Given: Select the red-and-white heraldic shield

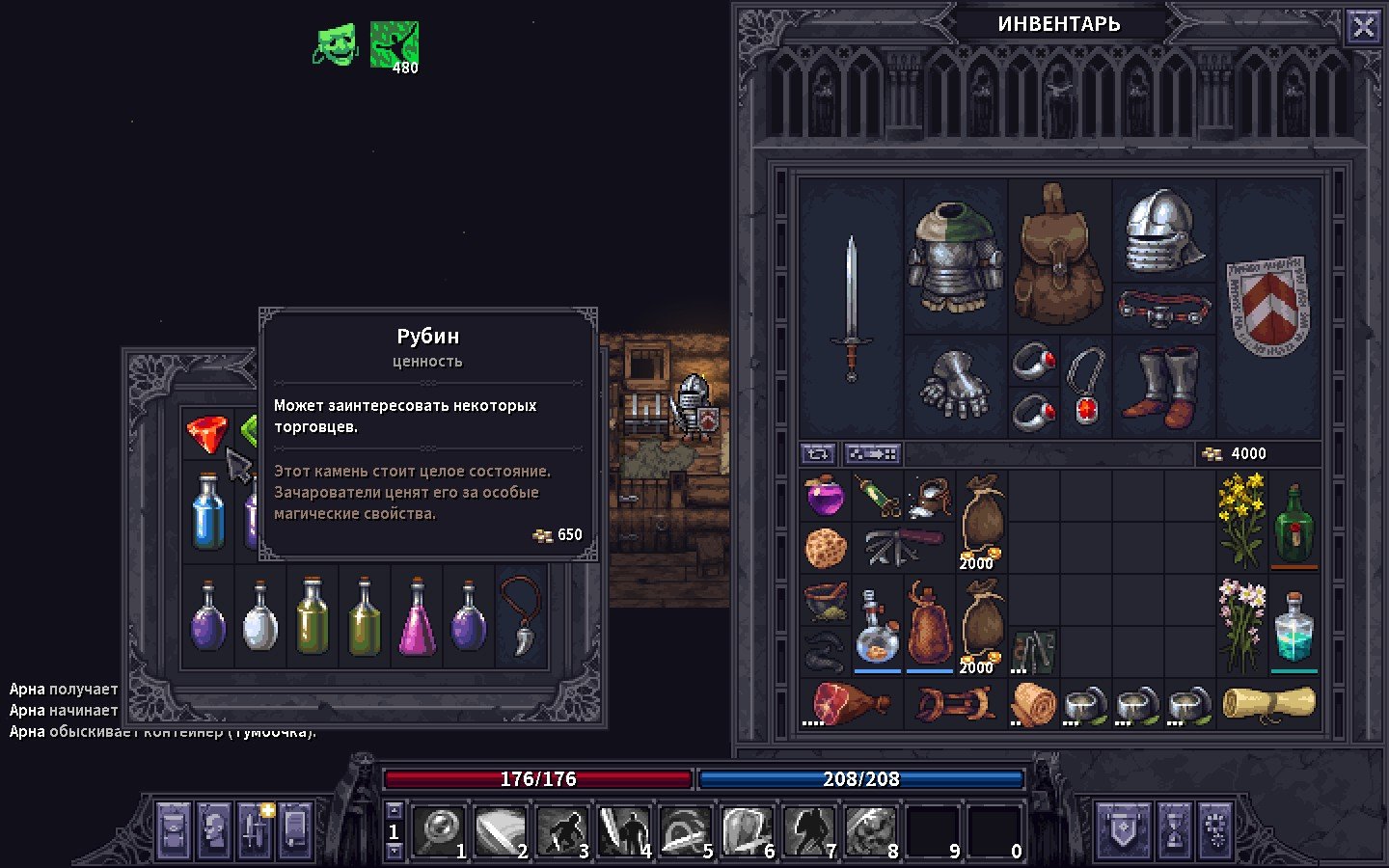Looking at the screenshot, I should coord(1267,307).
